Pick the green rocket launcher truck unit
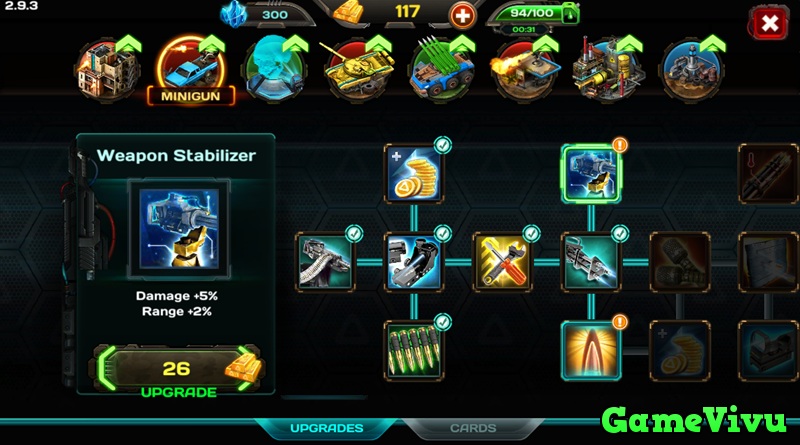 pos(436,67)
